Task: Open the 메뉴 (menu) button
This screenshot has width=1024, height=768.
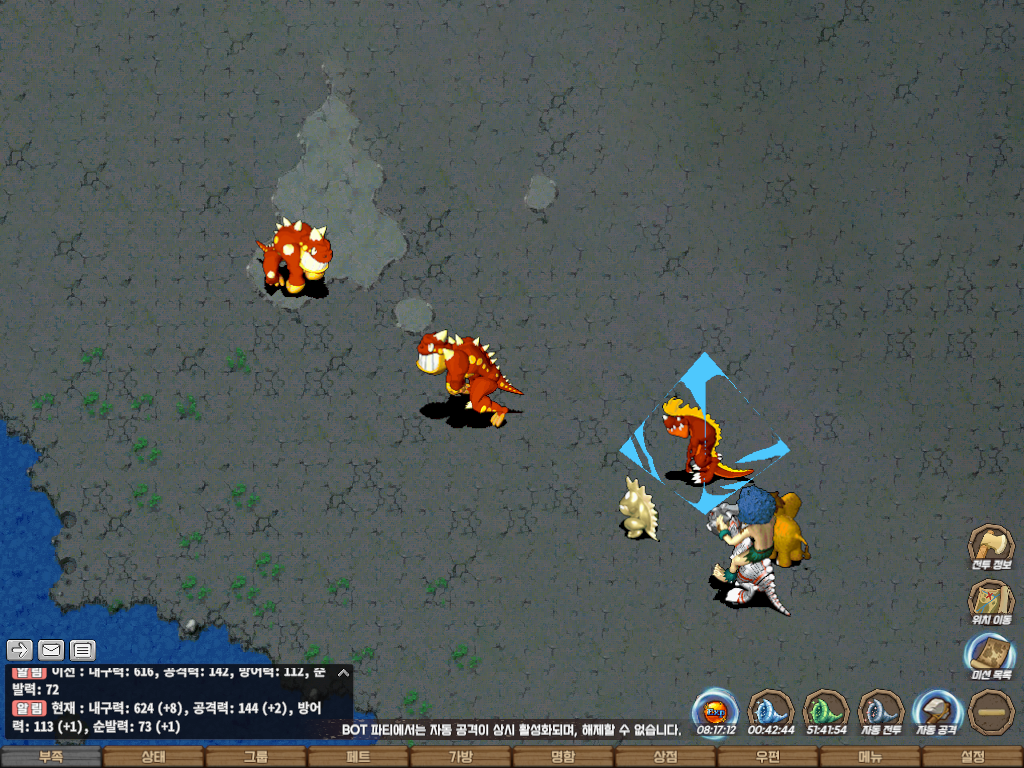Action: [x=870, y=757]
